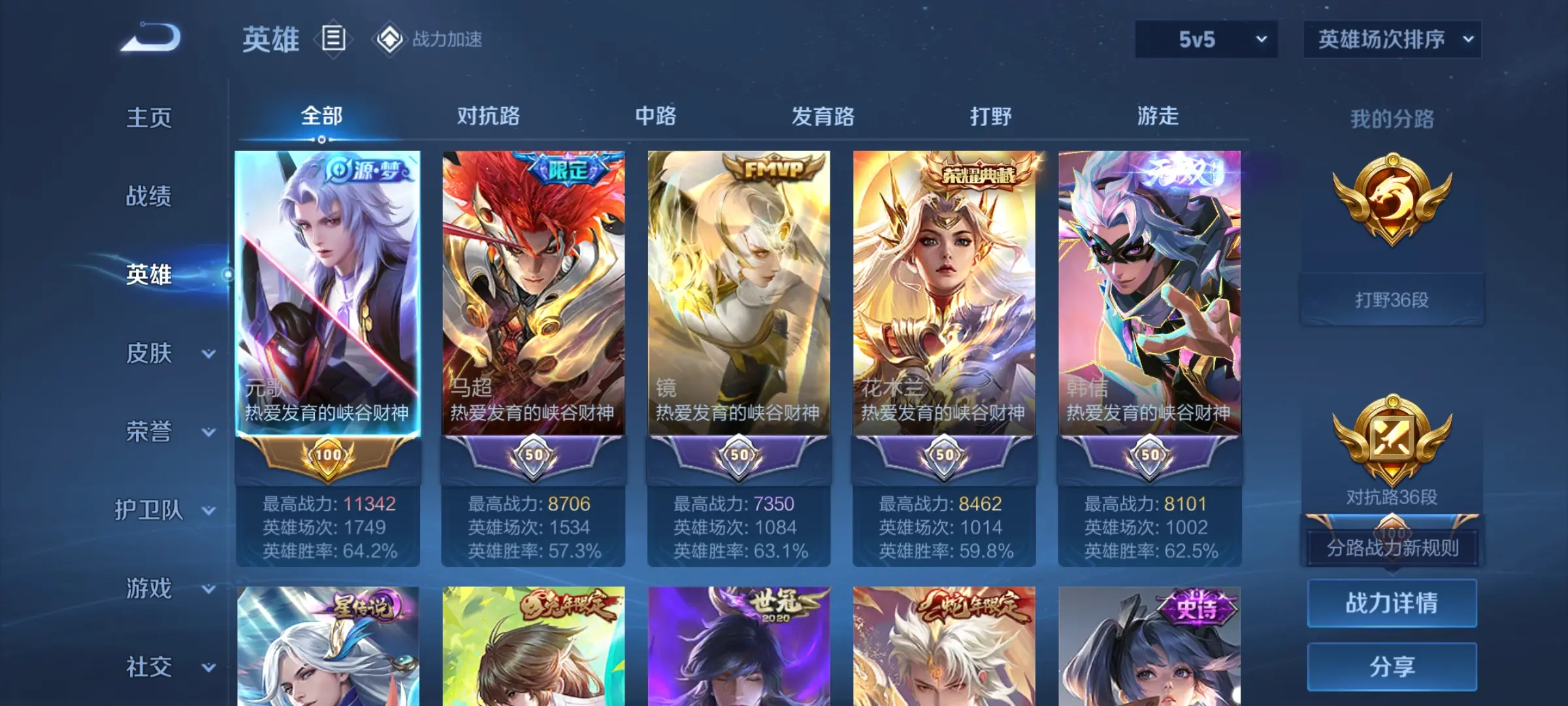
Task: Show heroes under the 打野 tab
Action: 990,116
